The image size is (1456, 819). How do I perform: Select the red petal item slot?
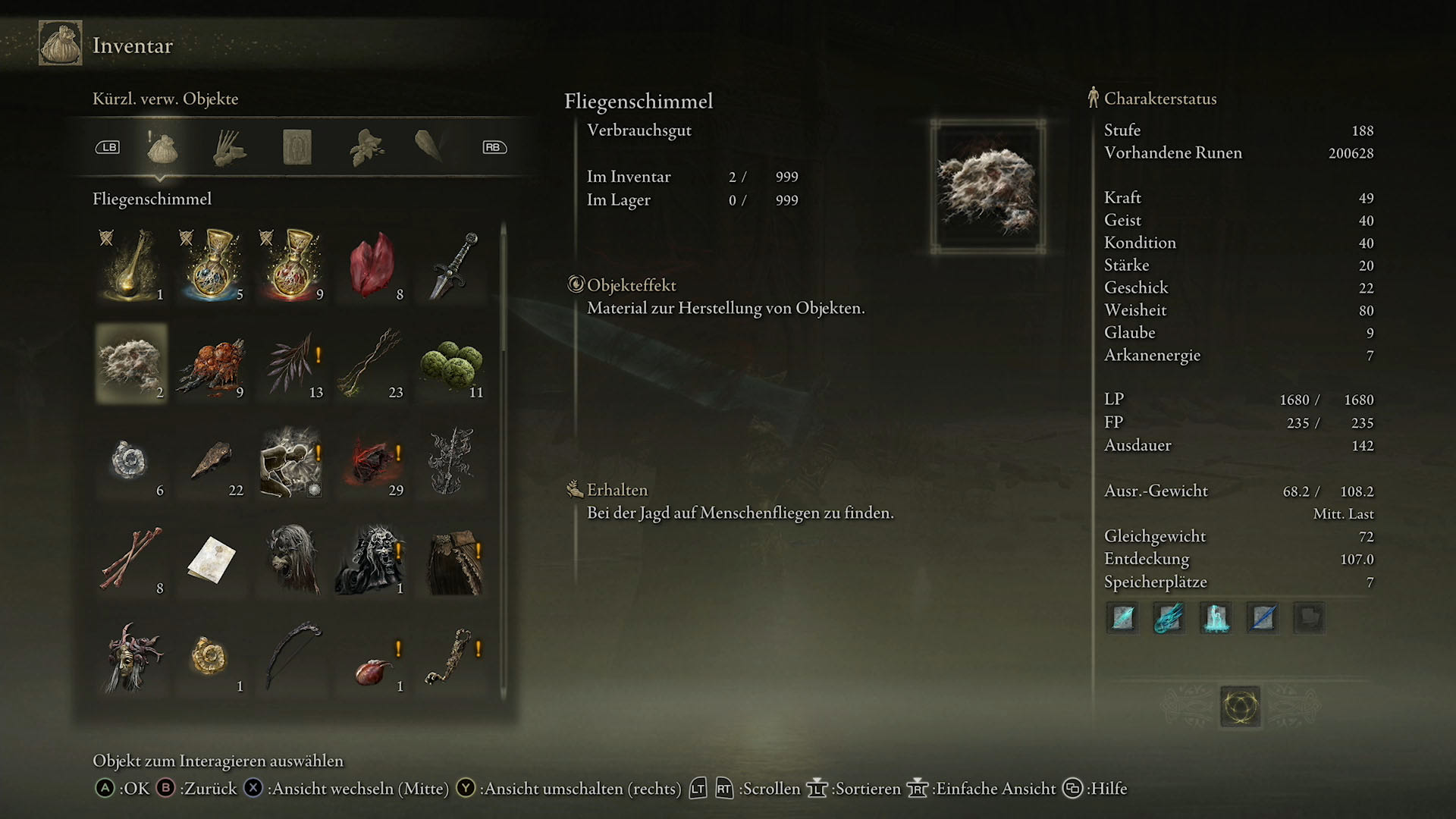[372, 265]
